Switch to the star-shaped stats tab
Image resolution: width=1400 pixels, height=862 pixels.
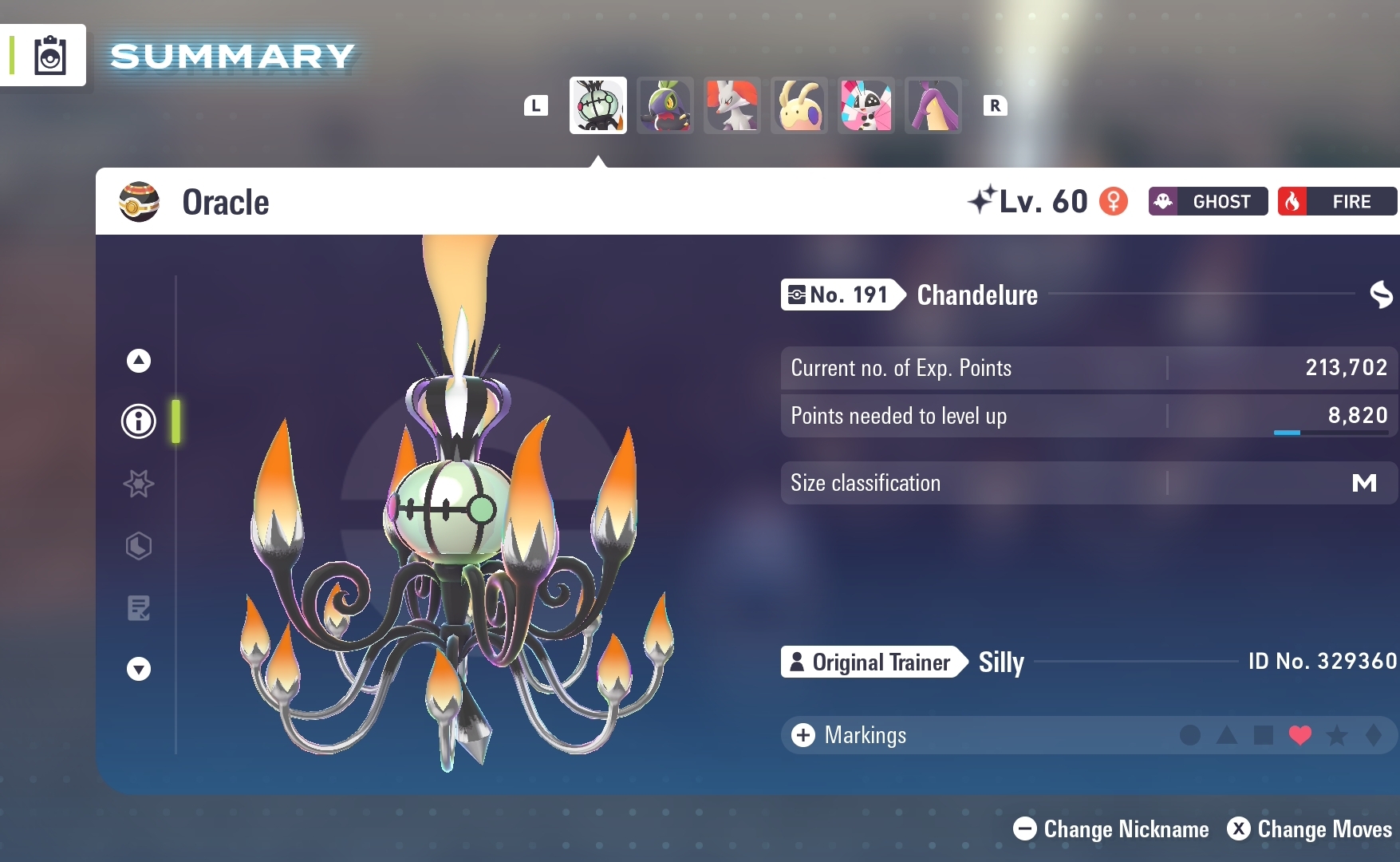[x=139, y=484]
